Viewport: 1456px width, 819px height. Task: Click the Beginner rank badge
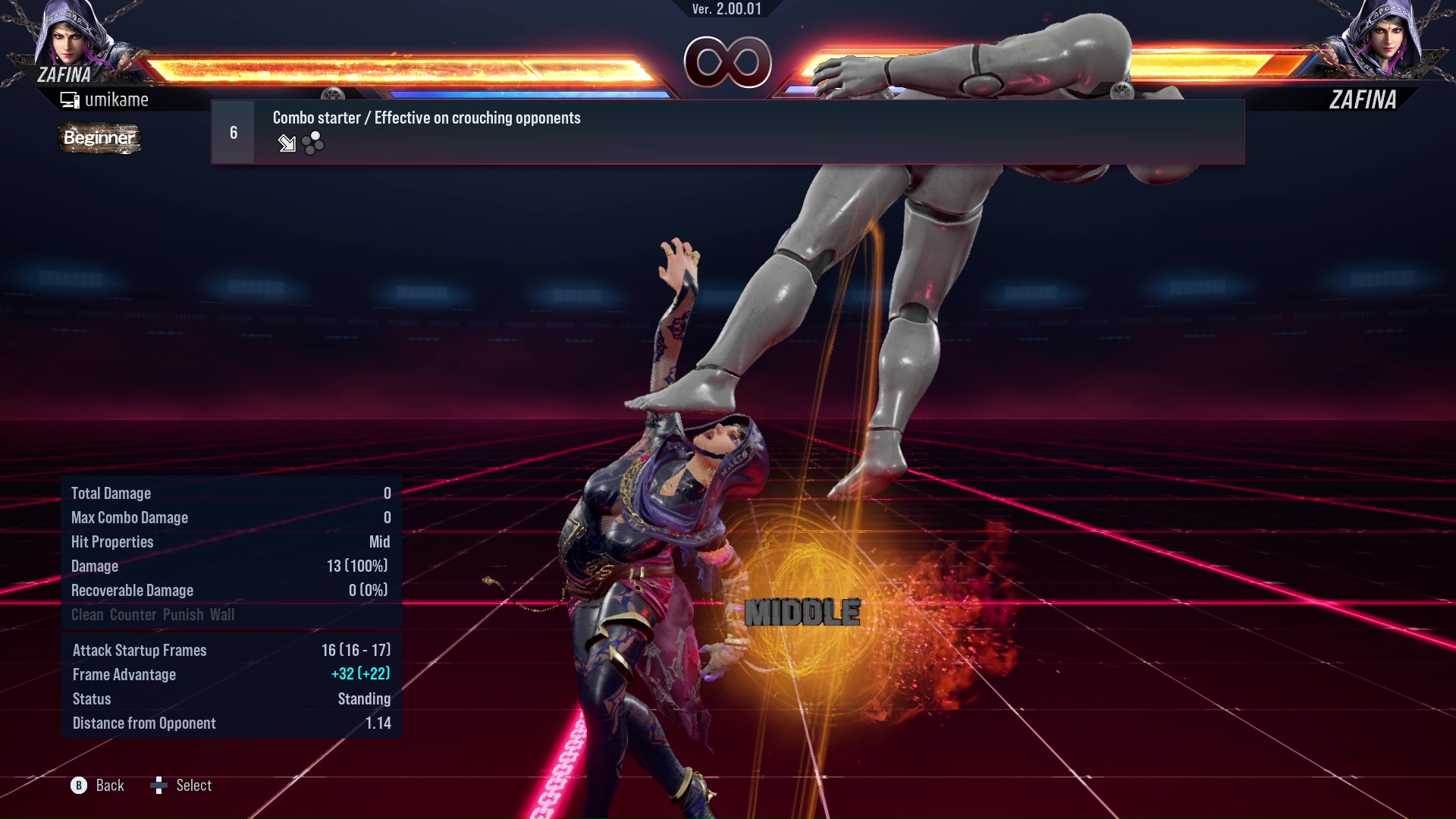pyautogui.click(x=99, y=139)
